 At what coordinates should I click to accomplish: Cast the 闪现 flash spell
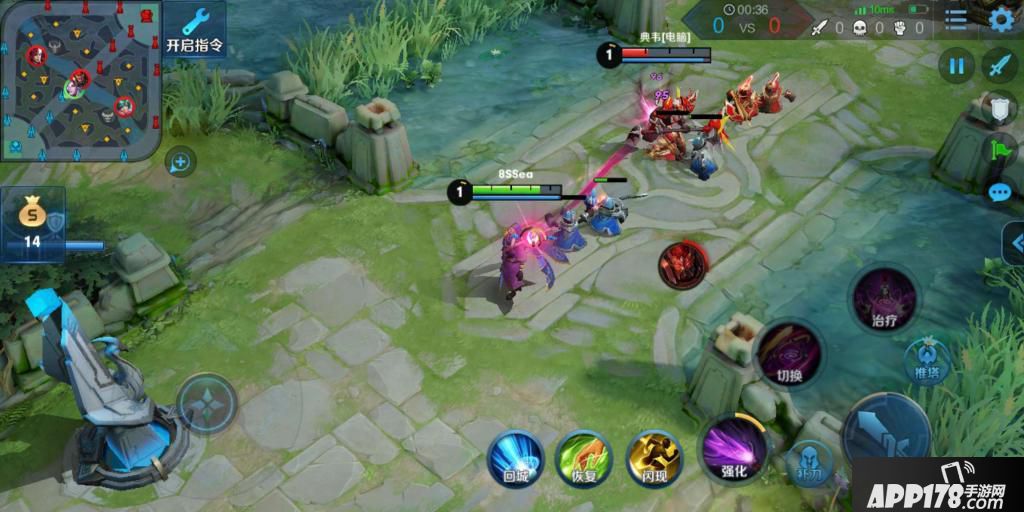click(654, 459)
